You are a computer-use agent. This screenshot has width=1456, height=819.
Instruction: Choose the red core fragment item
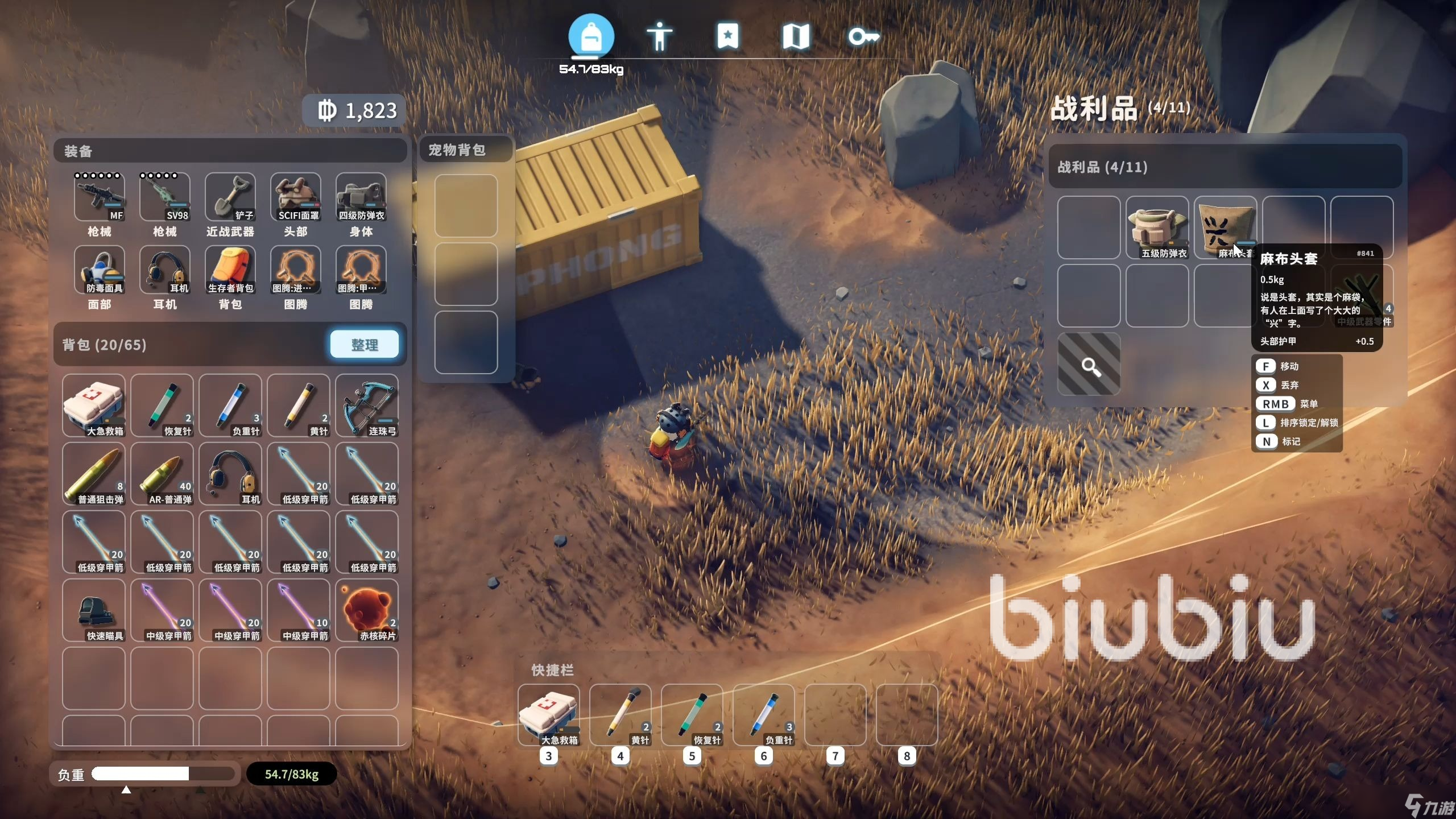[367, 610]
